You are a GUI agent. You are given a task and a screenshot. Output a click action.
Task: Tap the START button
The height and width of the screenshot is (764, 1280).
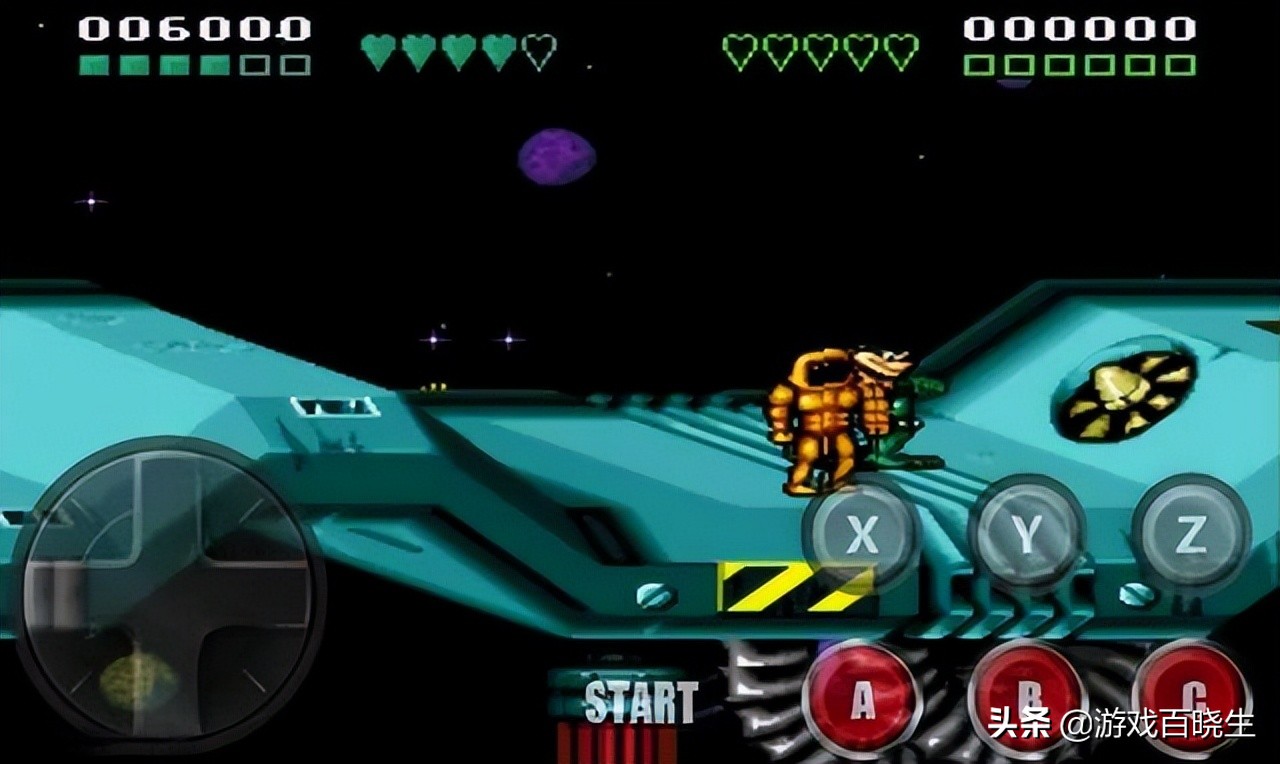[x=640, y=702]
